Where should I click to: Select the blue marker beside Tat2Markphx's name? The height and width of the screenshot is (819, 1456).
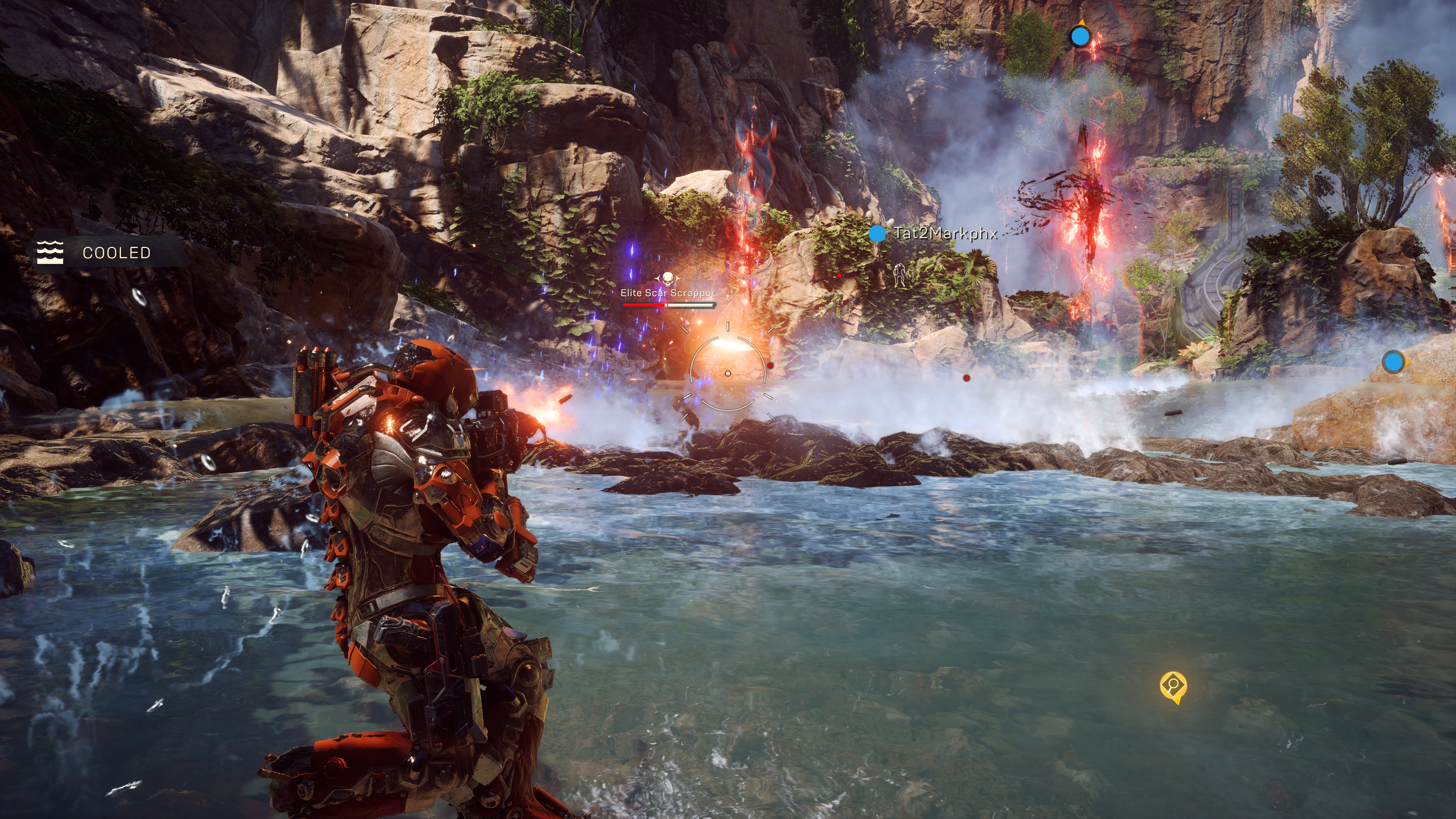click(x=877, y=234)
